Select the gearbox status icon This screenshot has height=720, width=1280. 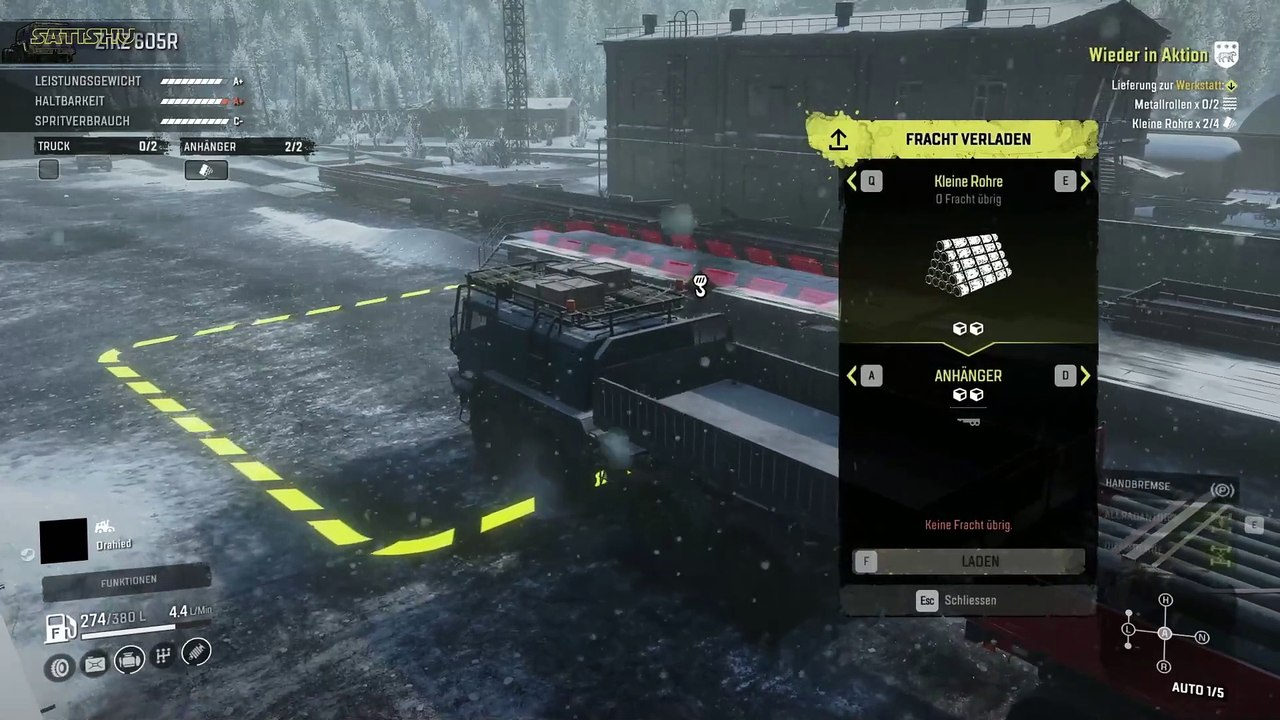(162, 656)
